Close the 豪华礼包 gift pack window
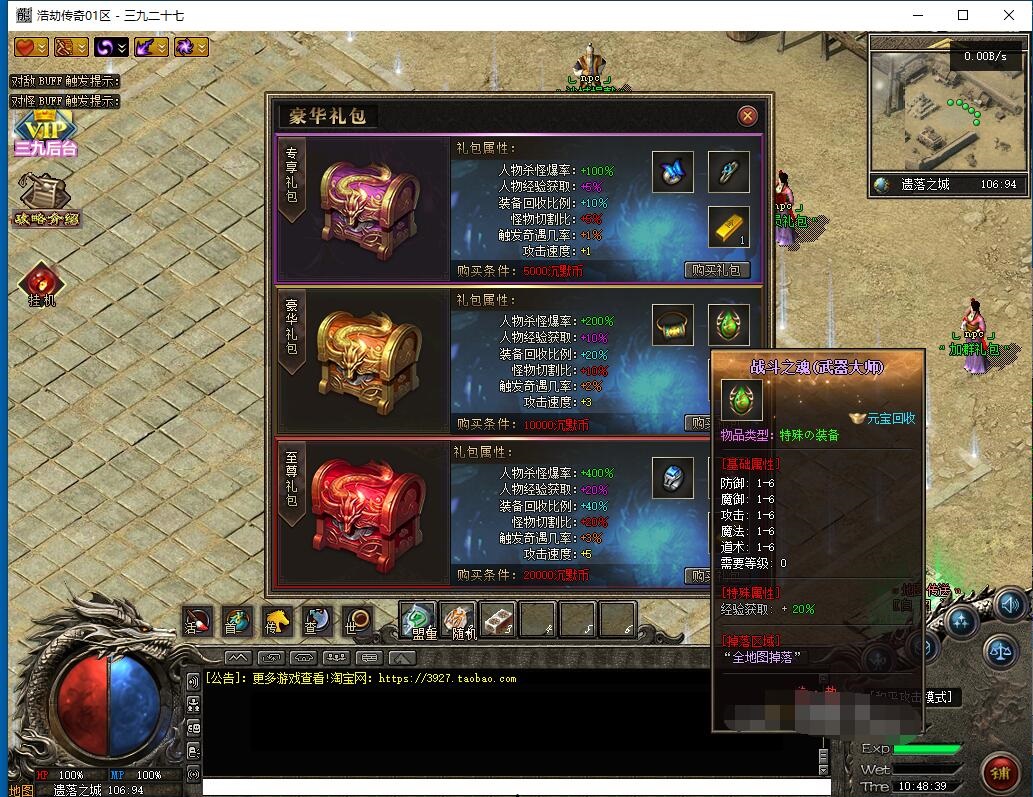This screenshot has width=1033, height=797. coord(747,116)
